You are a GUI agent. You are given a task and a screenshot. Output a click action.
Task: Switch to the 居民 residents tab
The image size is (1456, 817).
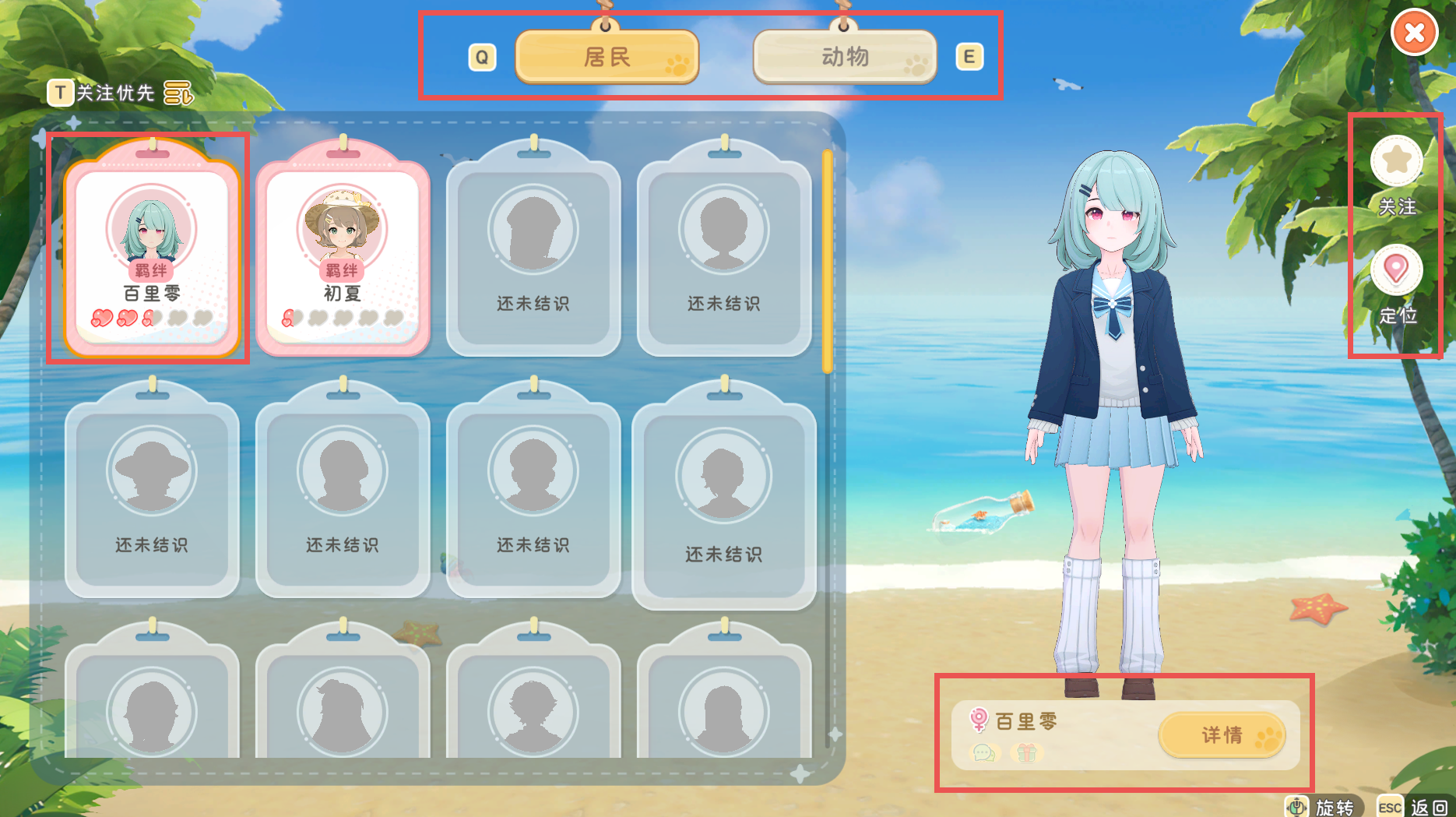(x=607, y=56)
